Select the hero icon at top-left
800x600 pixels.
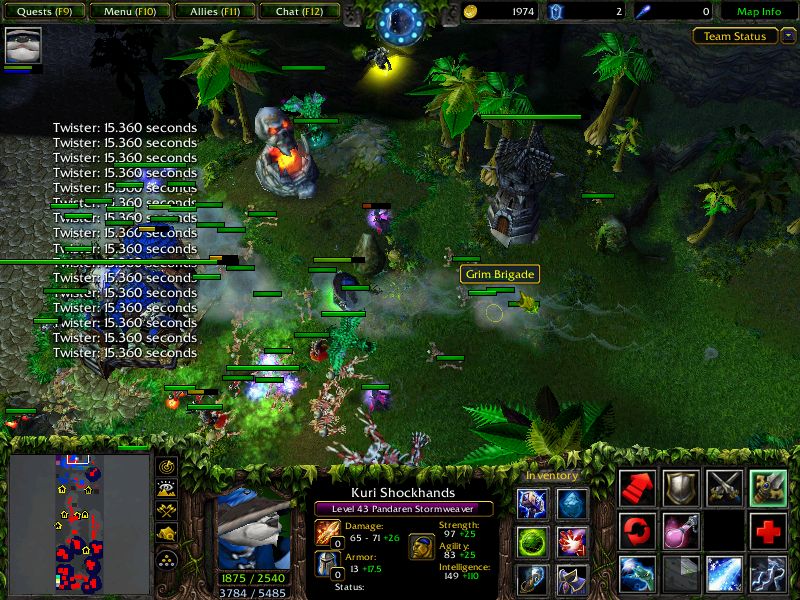click(x=23, y=46)
